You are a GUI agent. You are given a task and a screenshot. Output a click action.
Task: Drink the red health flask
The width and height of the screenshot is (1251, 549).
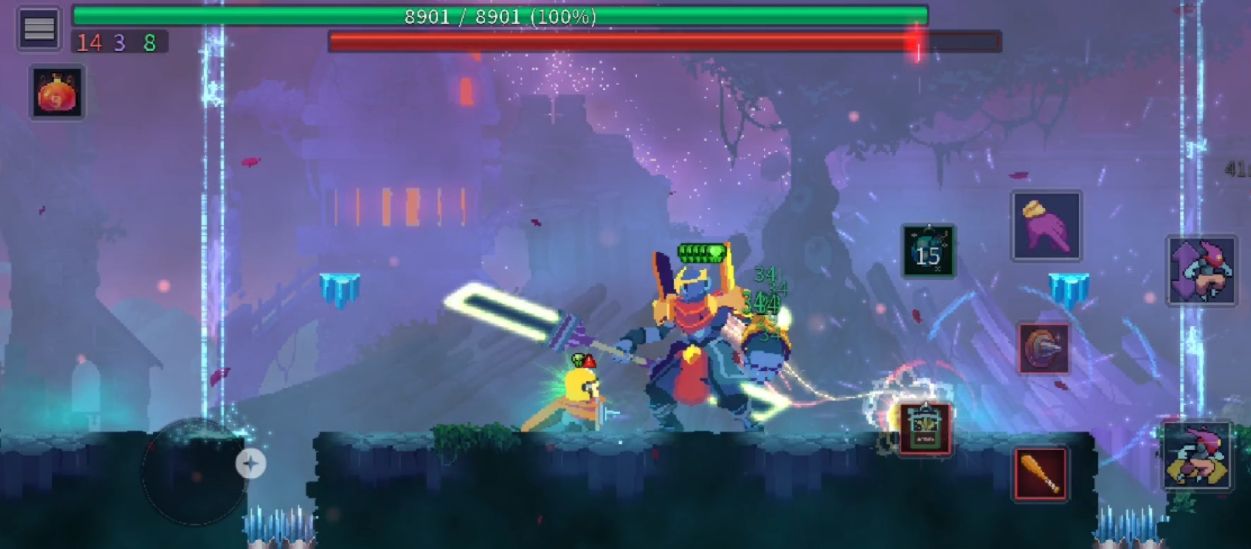click(57, 93)
